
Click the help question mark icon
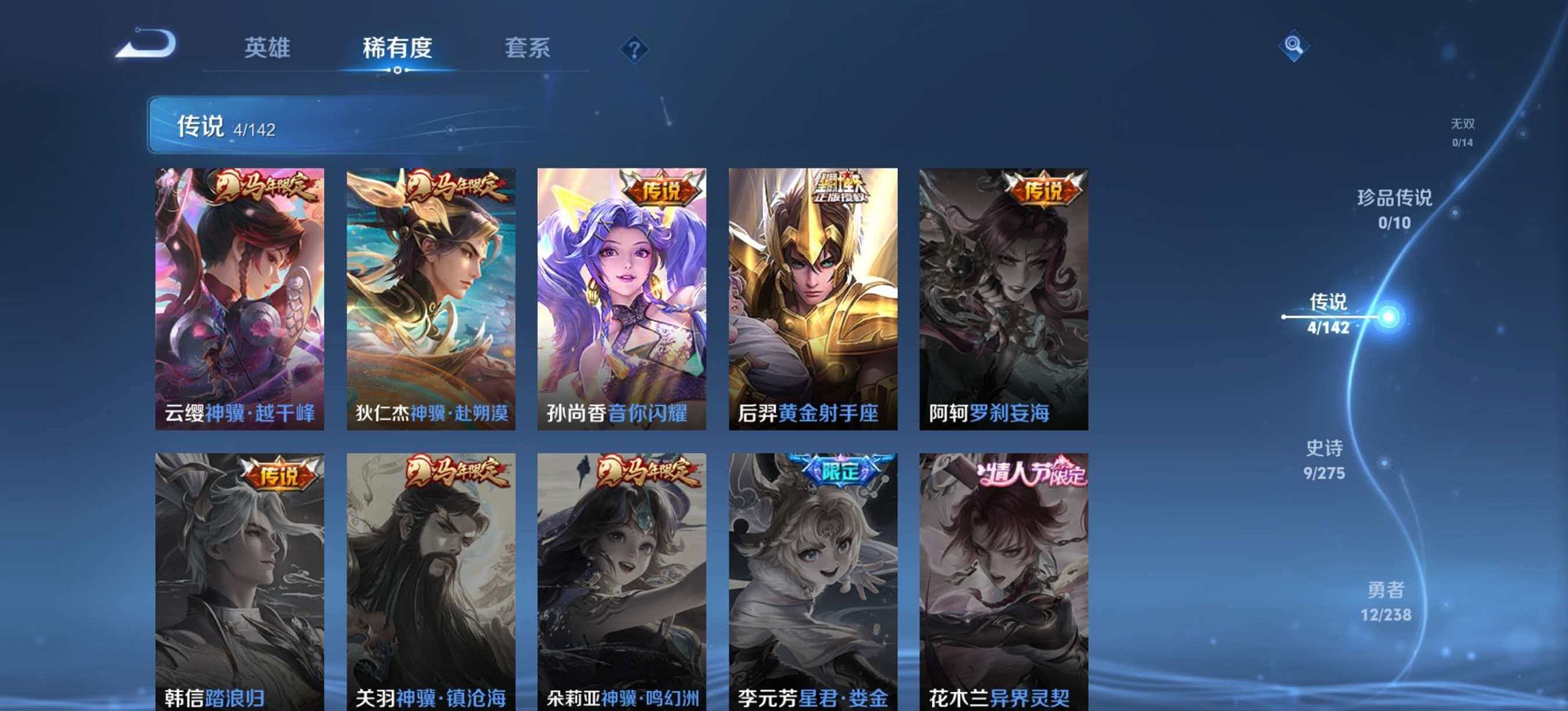(635, 48)
